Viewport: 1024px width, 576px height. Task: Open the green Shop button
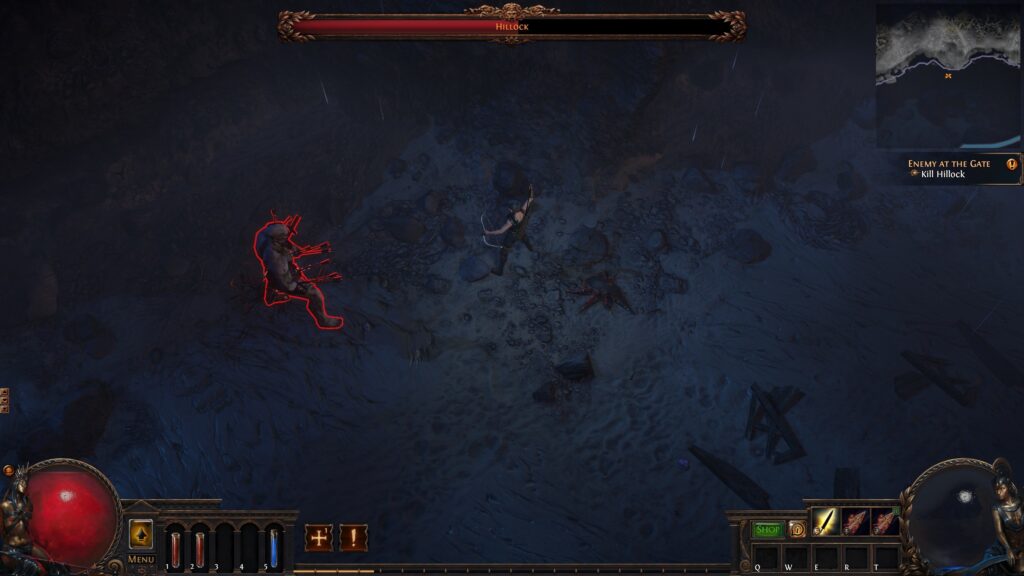click(767, 529)
